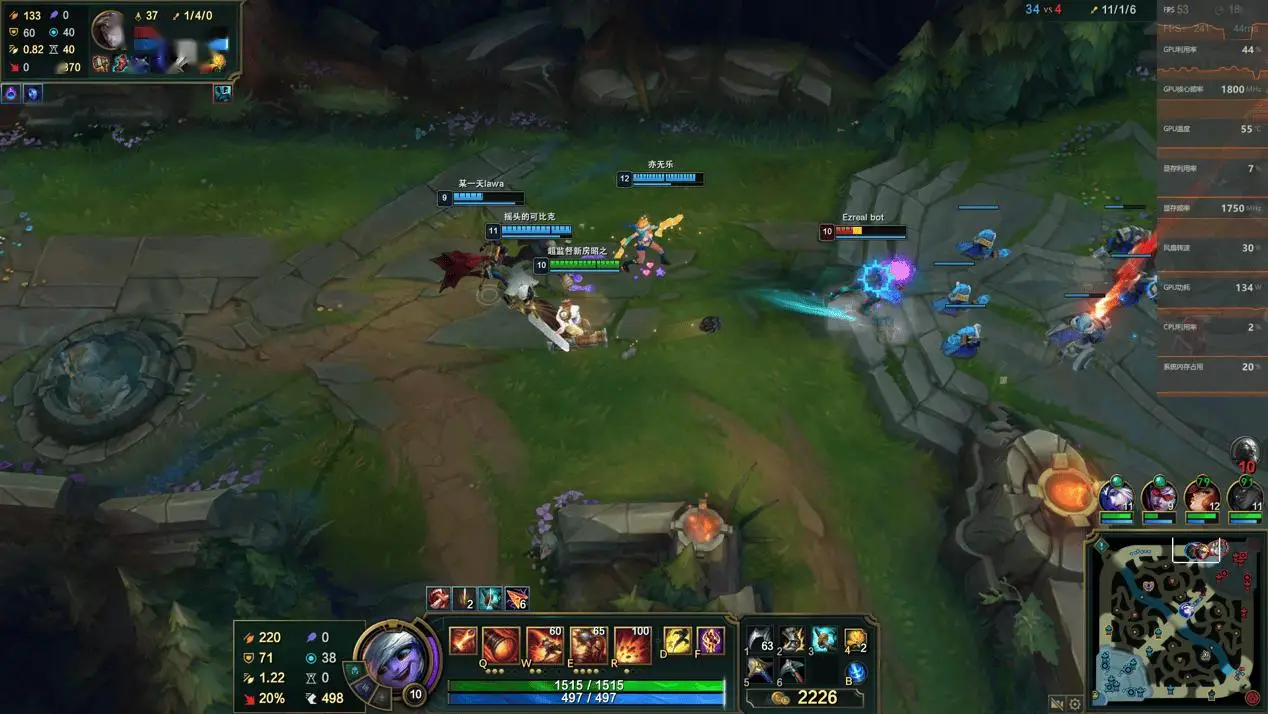
Task: Cast the W jump ability
Action: (x=545, y=646)
